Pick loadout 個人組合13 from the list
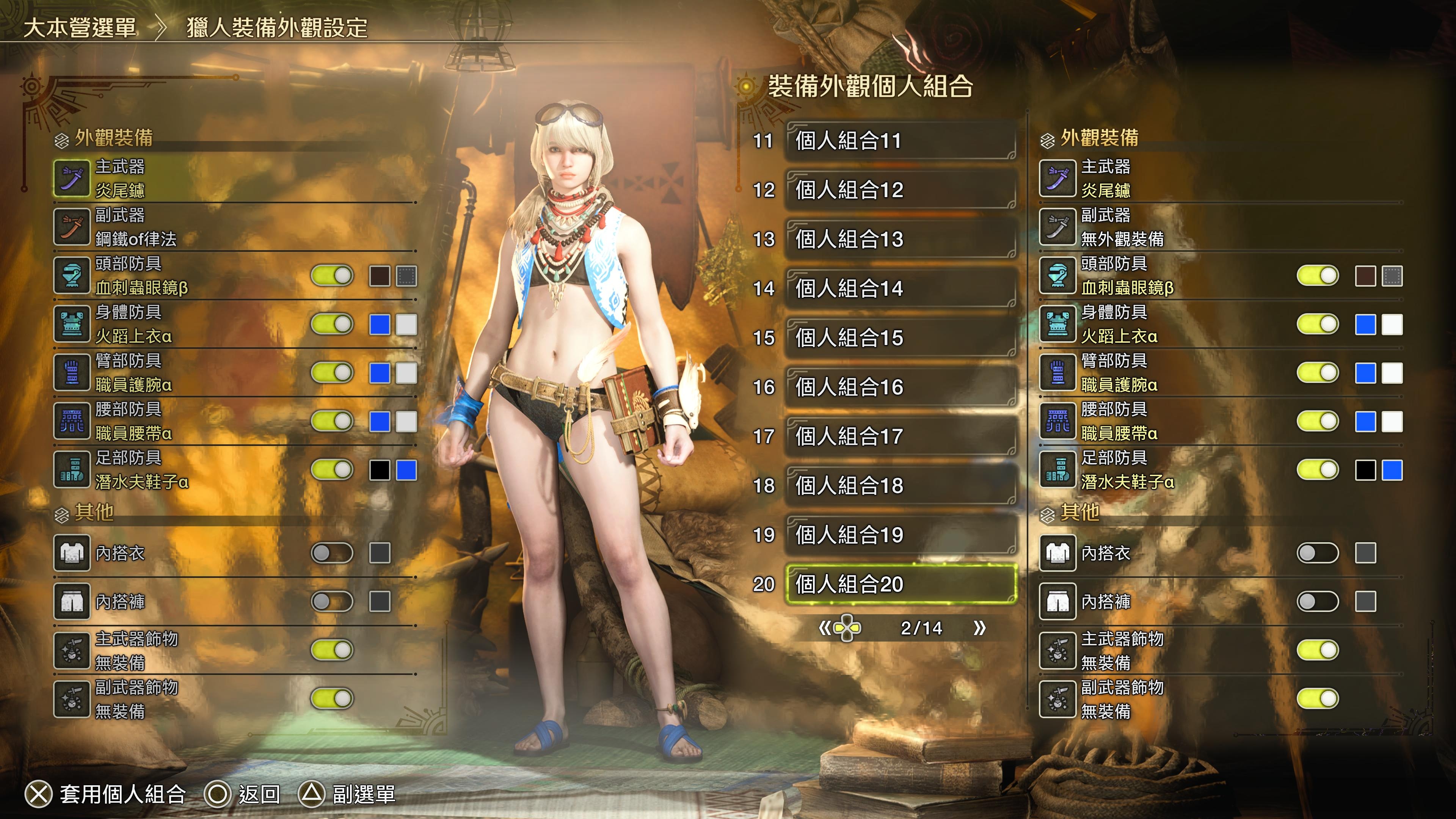Image resolution: width=1456 pixels, height=819 pixels. point(901,239)
